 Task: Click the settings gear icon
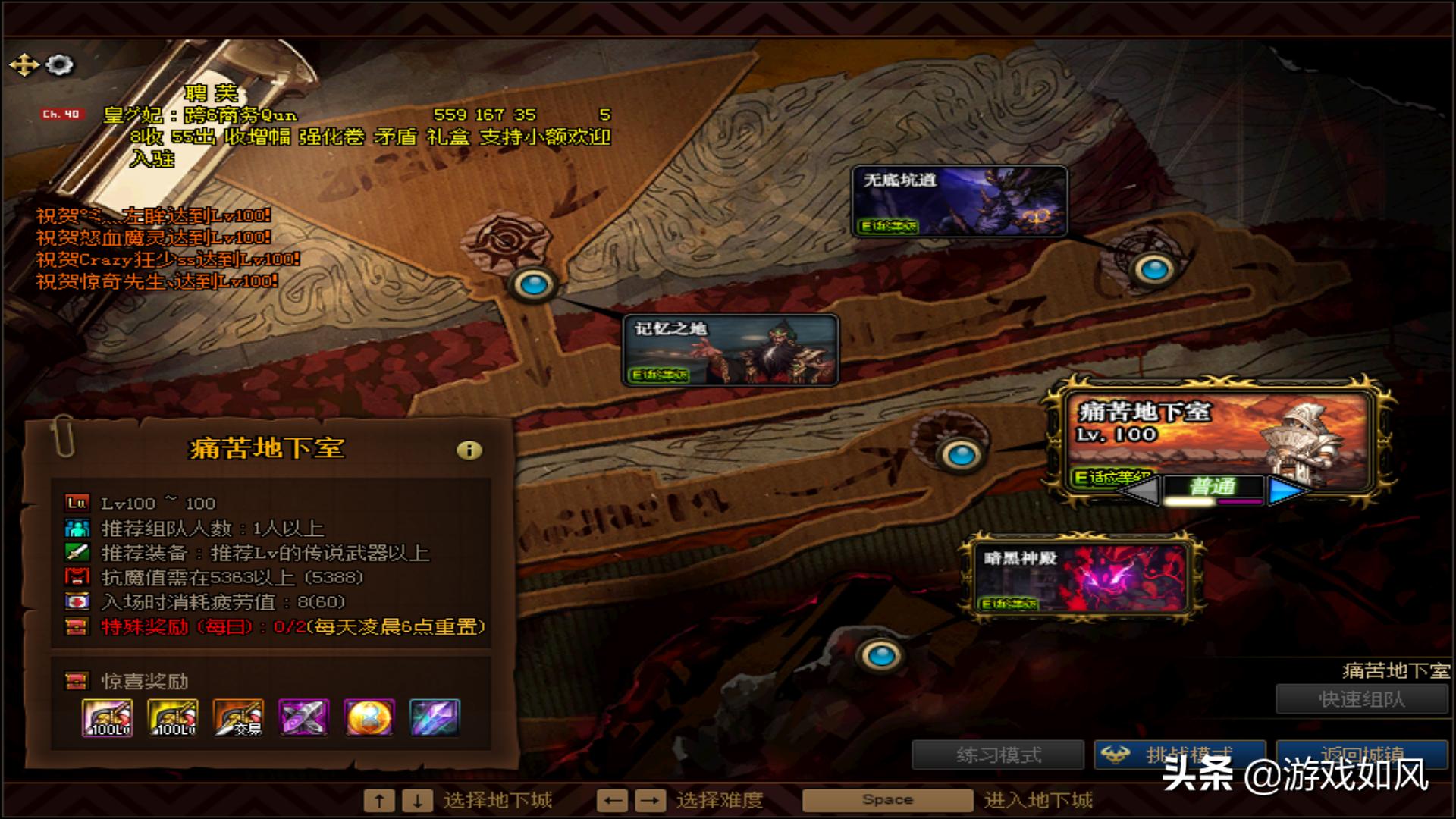[x=59, y=64]
